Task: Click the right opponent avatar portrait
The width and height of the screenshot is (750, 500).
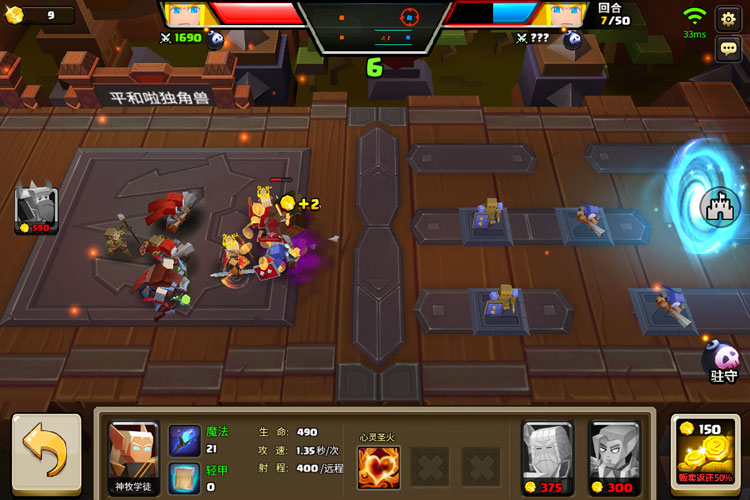Action: (563, 16)
